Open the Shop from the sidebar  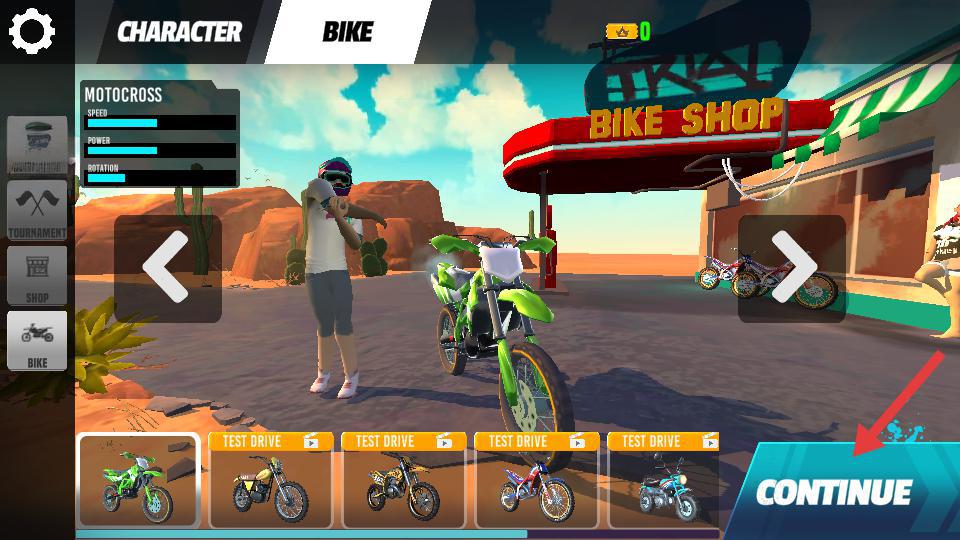click(x=38, y=275)
